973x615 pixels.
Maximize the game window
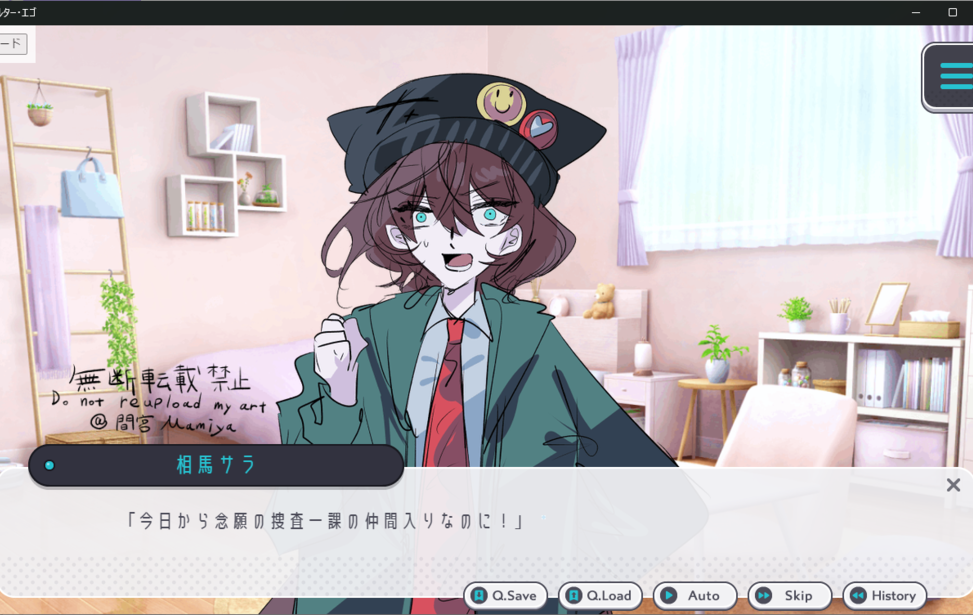(952, 12)
